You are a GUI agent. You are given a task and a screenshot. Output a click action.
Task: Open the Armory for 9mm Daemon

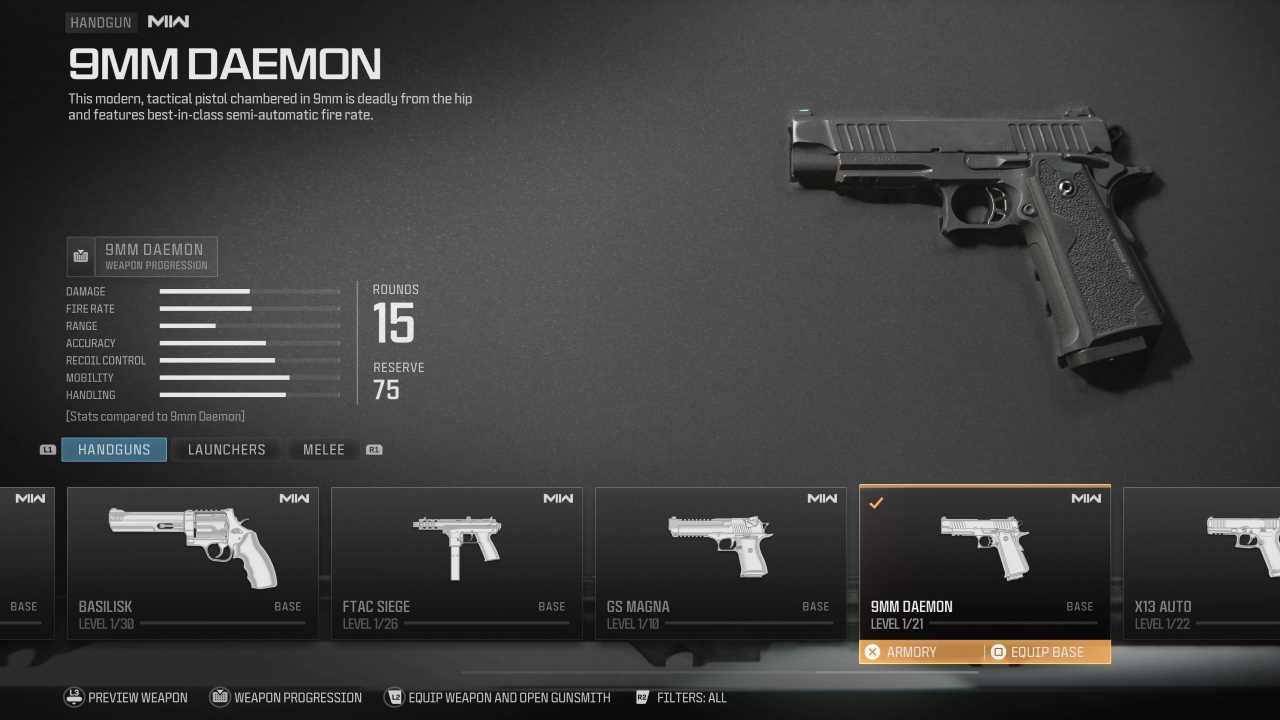[911, 652]
